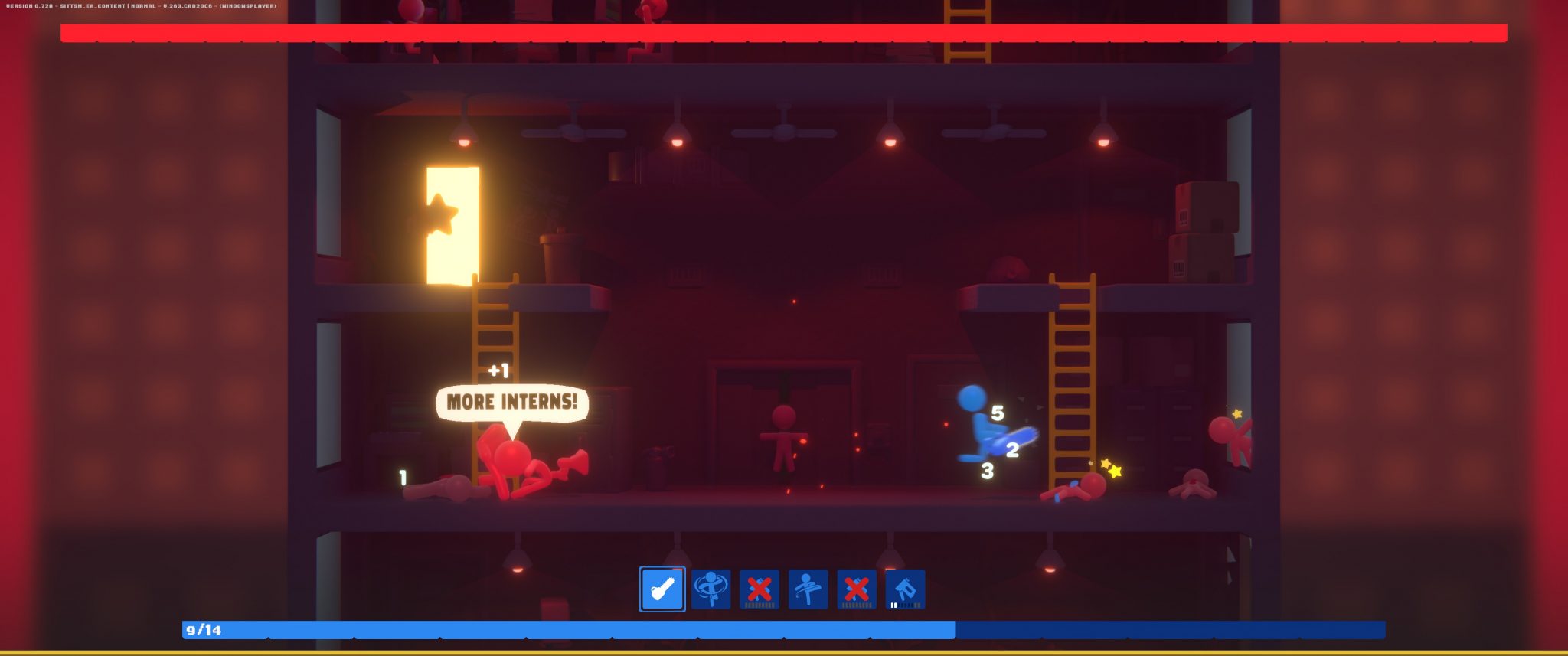Activate the high kick ability icon

click(808, 589)
